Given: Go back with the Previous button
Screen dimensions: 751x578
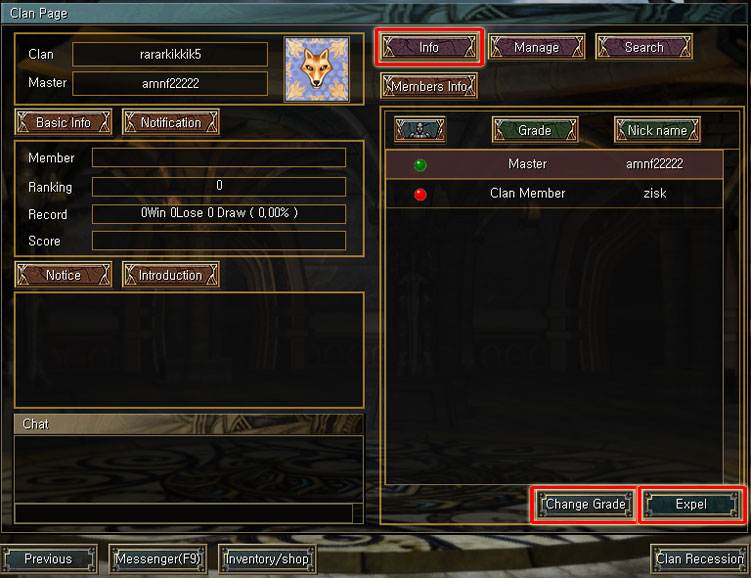Looking at the screenshot, I should 49,558.
